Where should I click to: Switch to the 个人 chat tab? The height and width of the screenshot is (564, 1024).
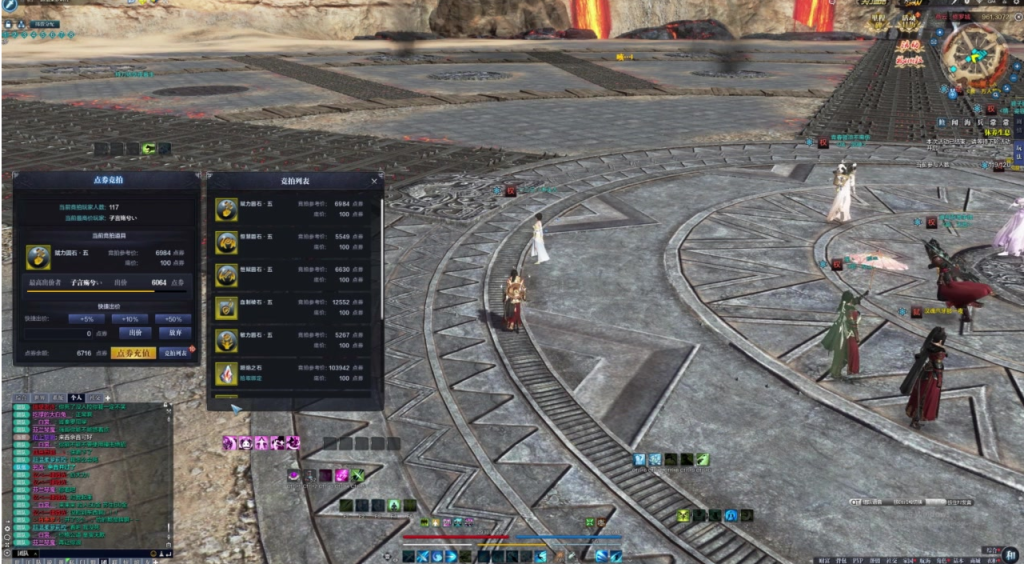point(76,397)
